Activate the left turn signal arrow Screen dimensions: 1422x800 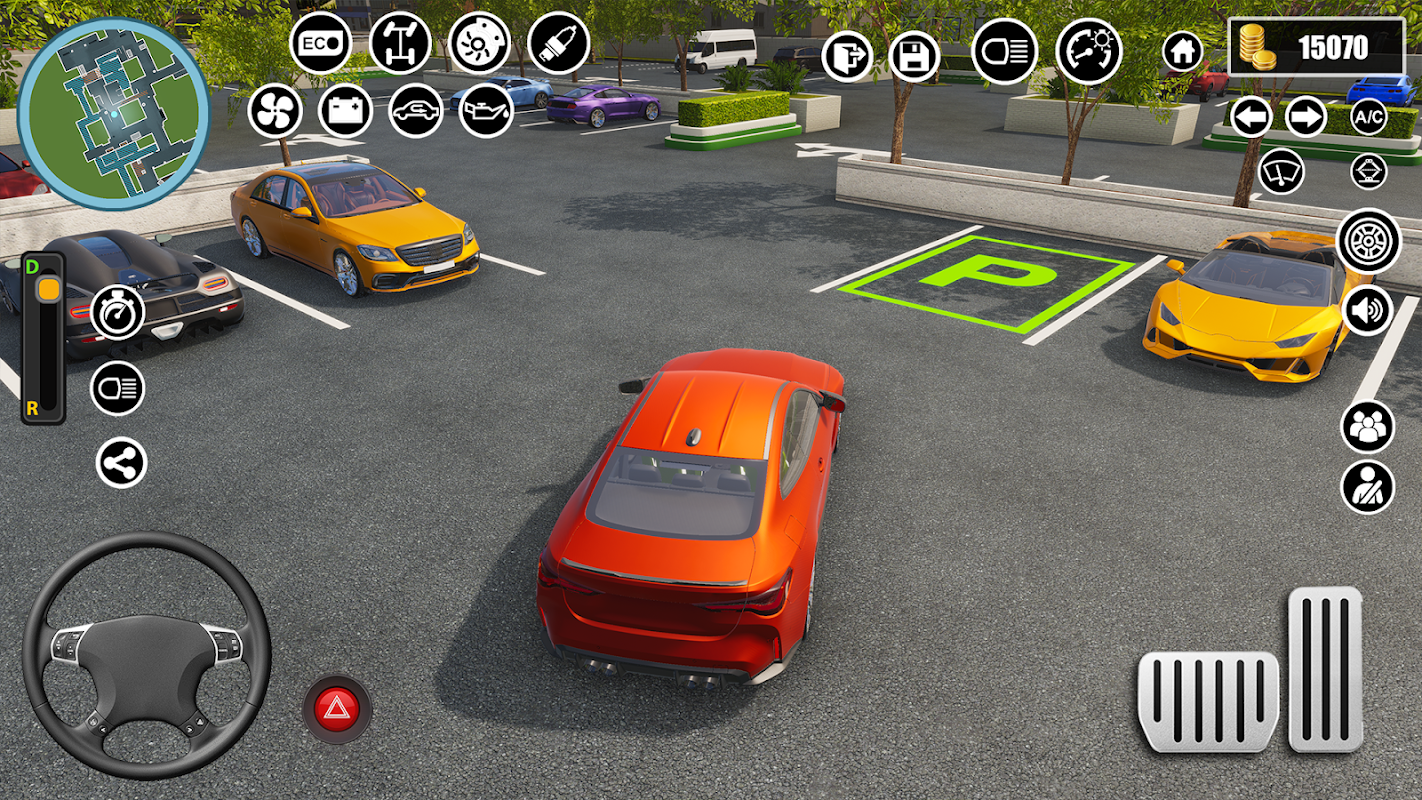tap(1251, 117)
